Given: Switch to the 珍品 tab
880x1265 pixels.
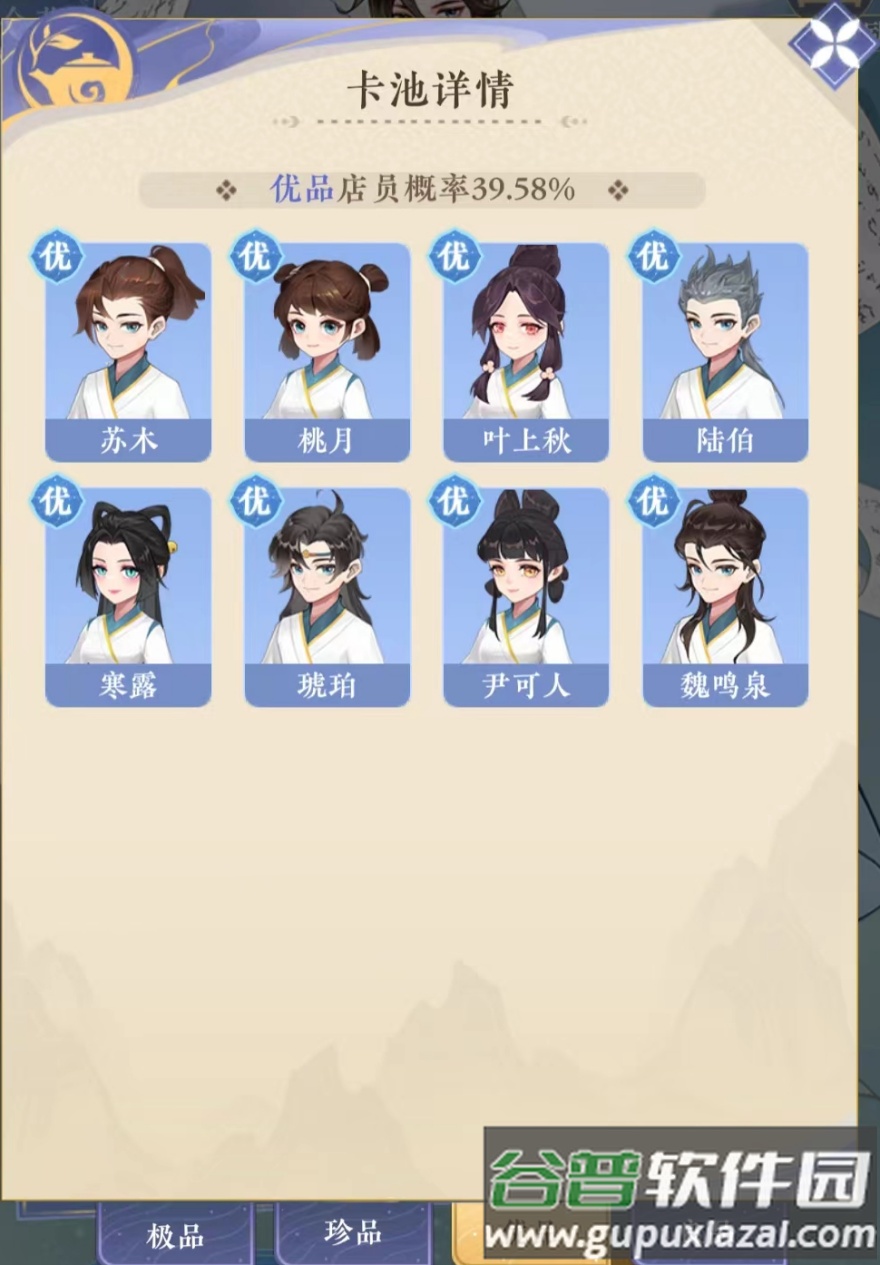Looking at the screenshot, I should (353, 1232).
